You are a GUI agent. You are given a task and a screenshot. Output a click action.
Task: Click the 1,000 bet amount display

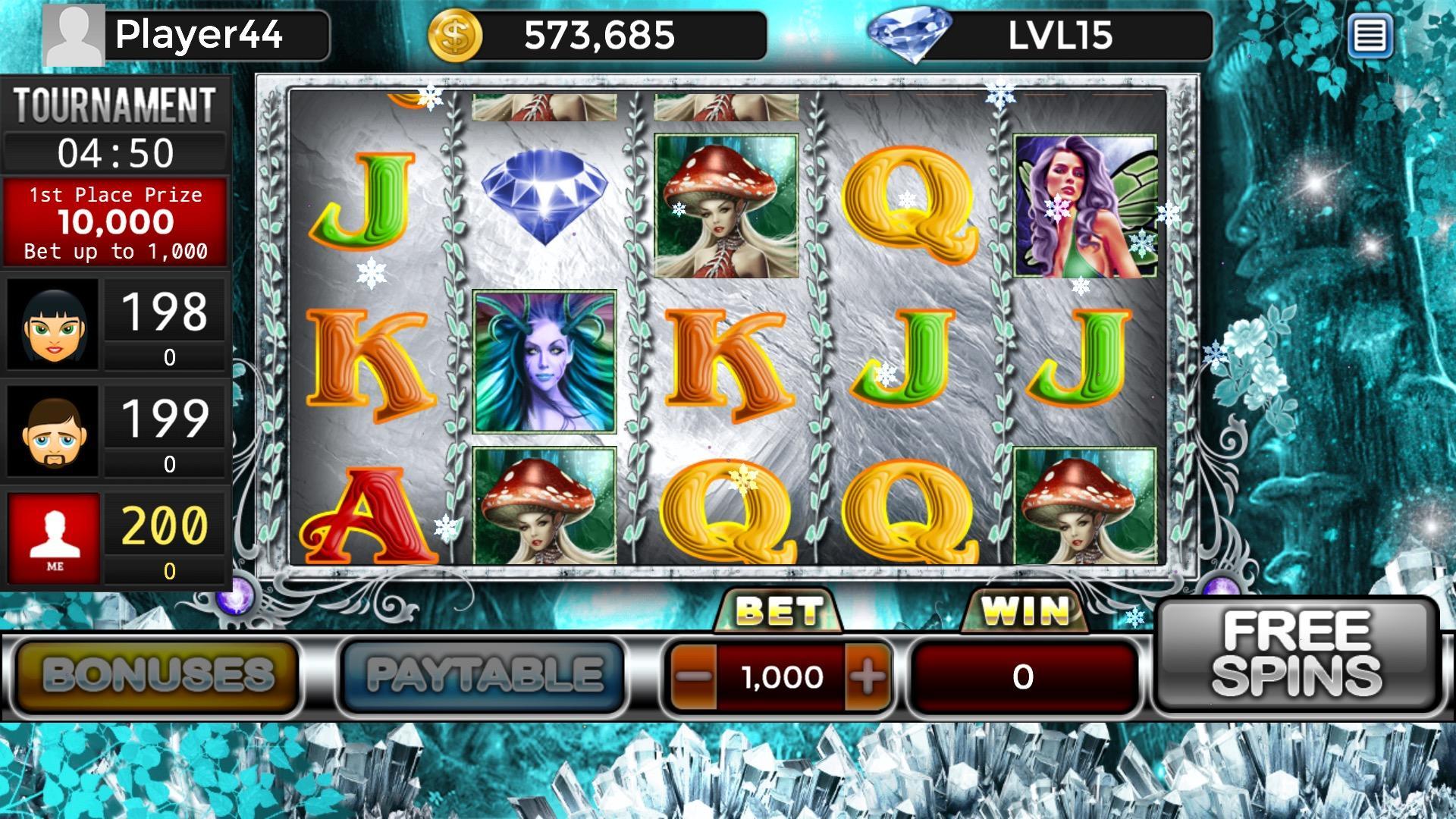(x=781, y=677)
